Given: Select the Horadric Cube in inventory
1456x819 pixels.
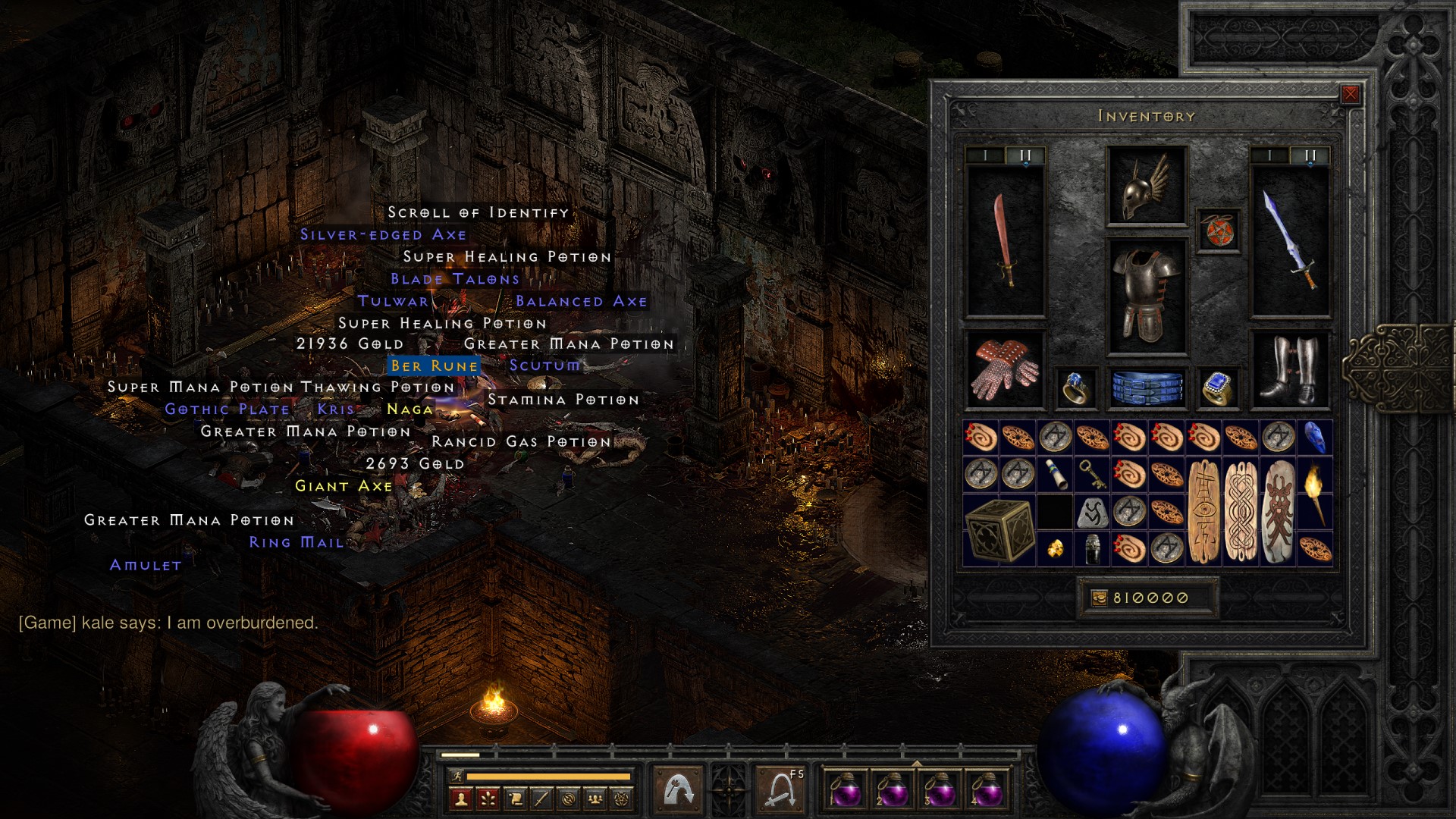Looking at the screenshot, I should pyautogui.click(x=998, y=529).
